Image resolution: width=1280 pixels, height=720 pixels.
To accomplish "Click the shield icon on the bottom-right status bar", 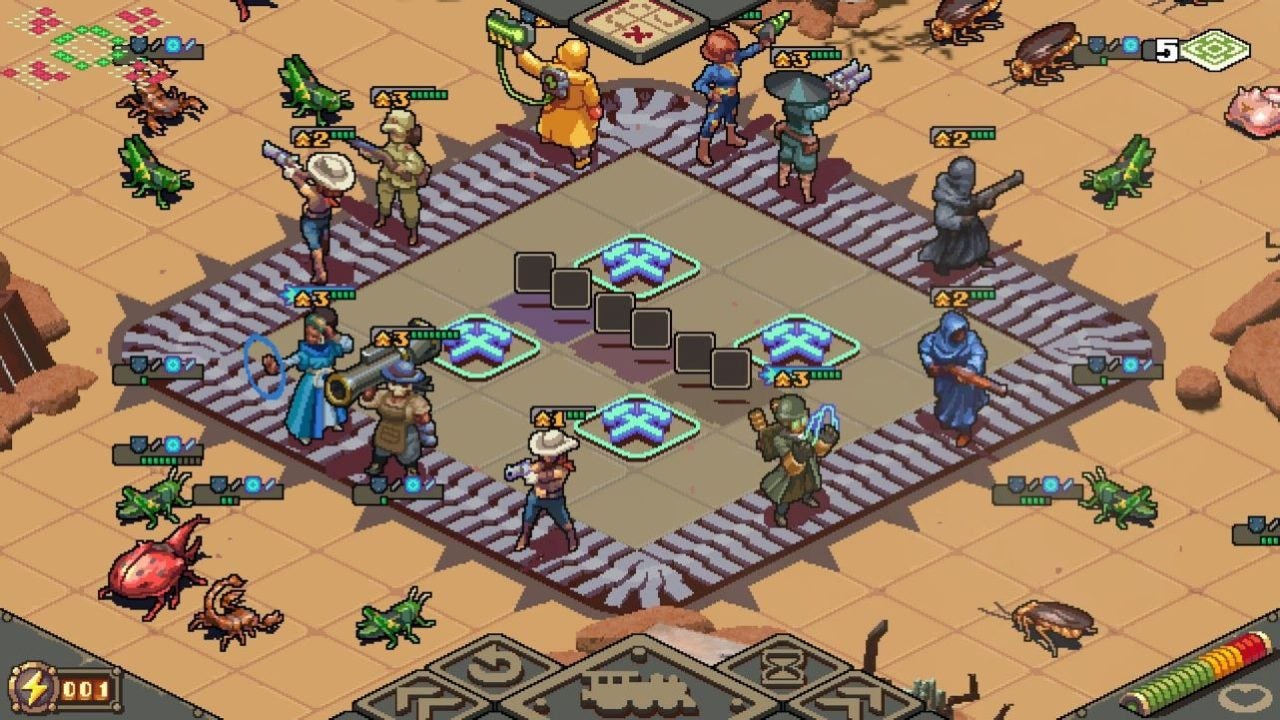I will pos(1017,484).
